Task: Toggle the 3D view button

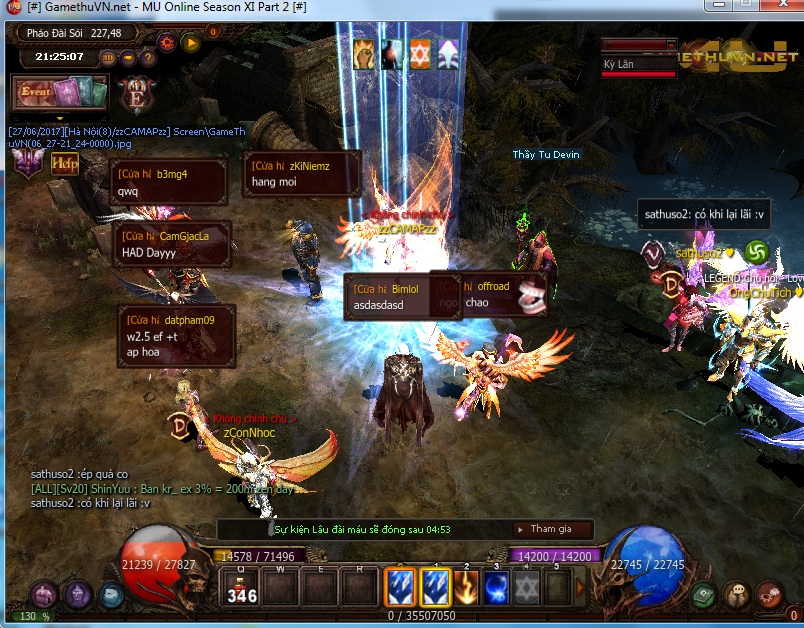Action: (108, 57)
